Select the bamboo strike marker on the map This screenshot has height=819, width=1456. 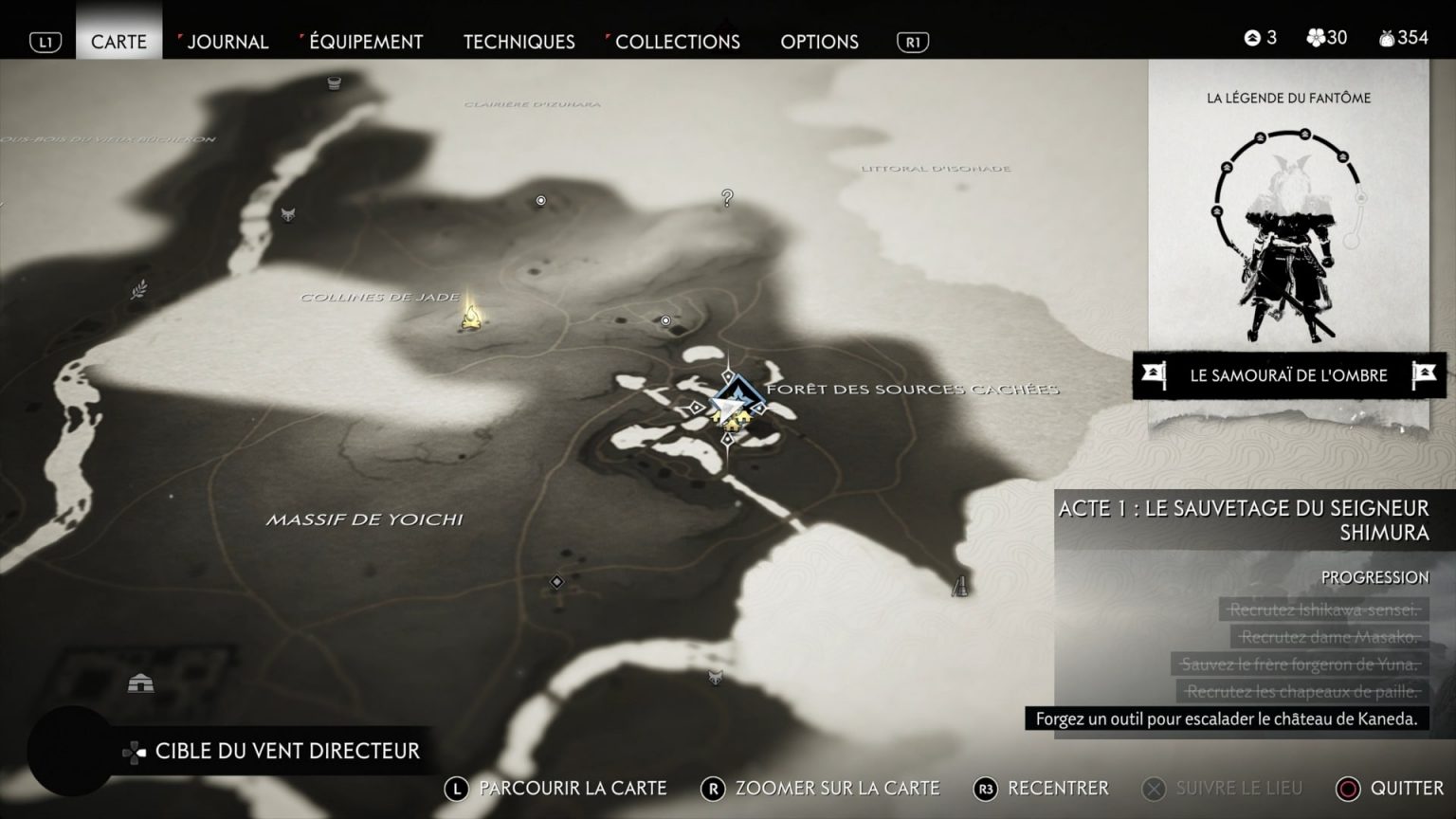[139, 288]
